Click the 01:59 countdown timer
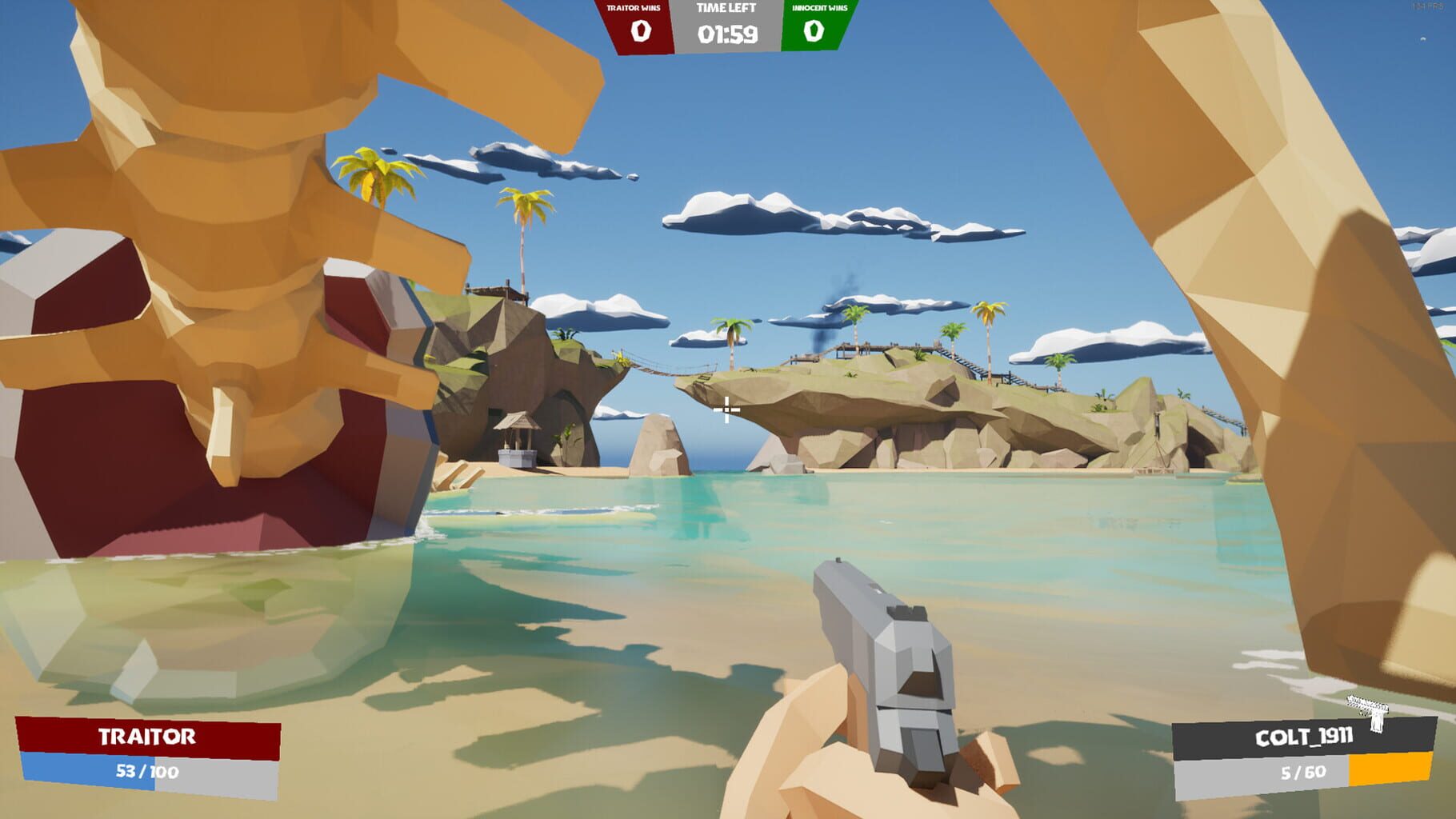This screenshot has height=819, width=1456. point(726,34)
